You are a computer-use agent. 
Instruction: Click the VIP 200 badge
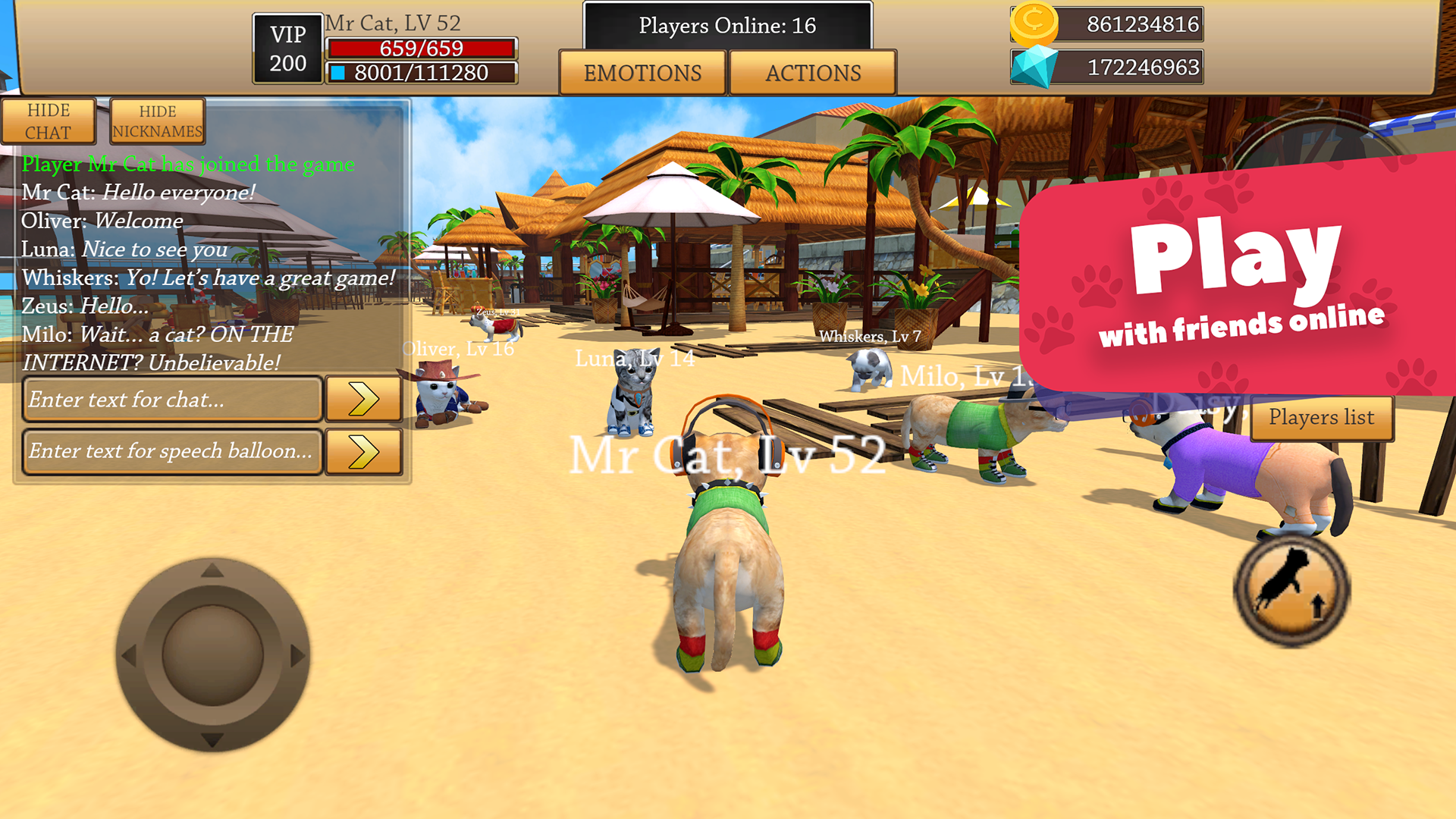tap(287, 47)
